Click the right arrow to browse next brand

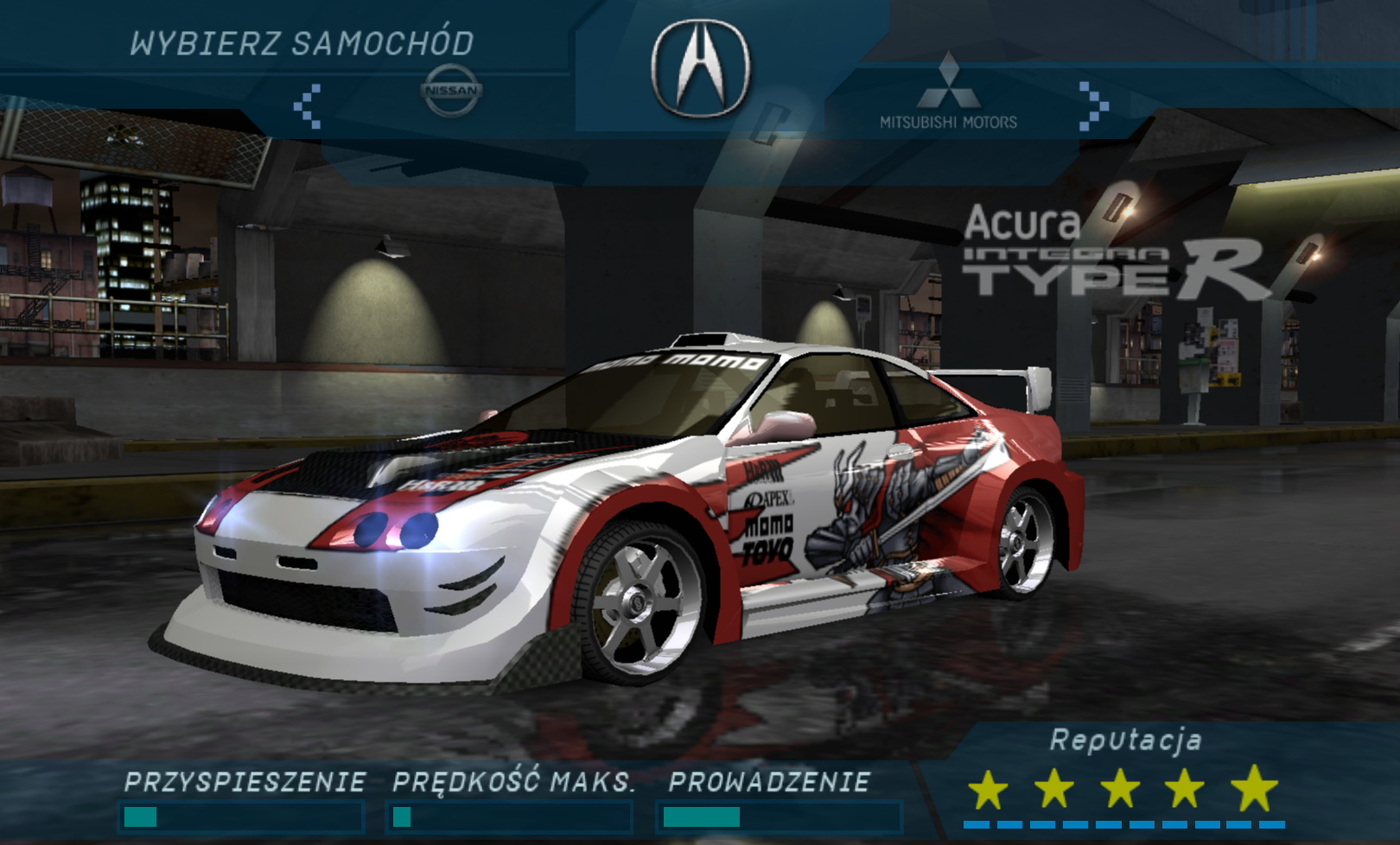pyautogui.click(x=1092, y=106)
